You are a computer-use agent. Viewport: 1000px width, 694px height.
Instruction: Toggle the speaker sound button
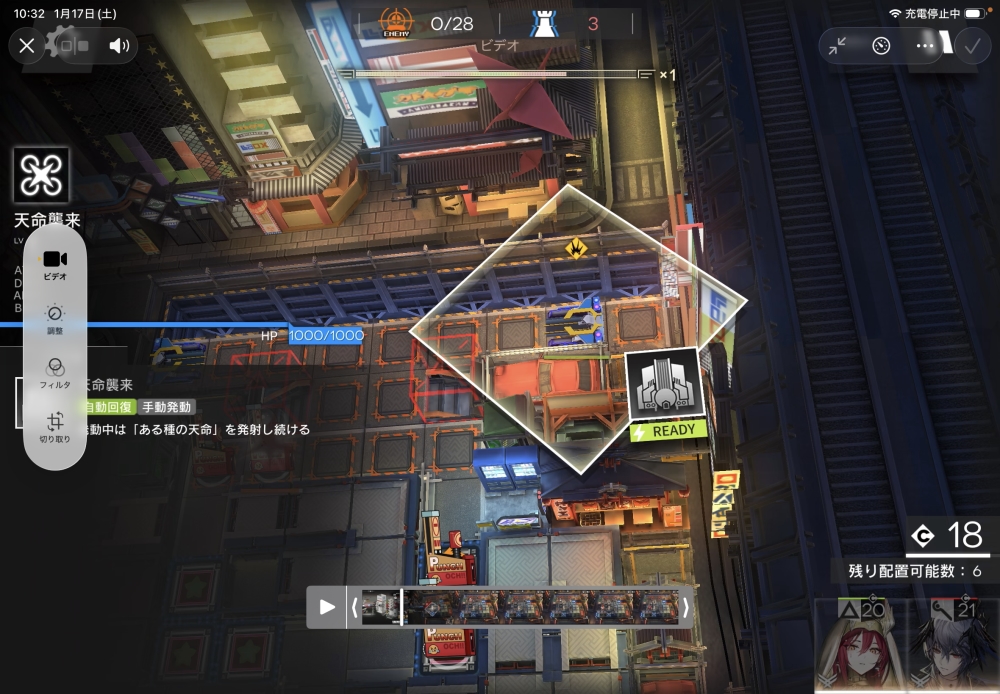(x=119, y=45)
